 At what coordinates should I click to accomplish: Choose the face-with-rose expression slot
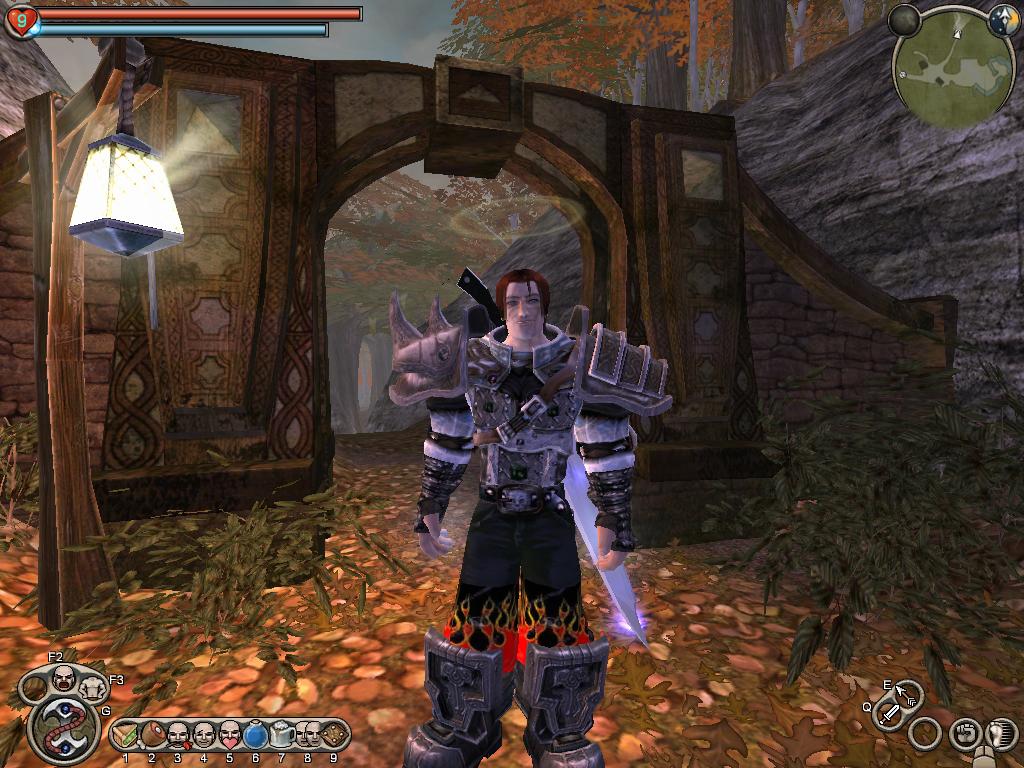coord(178,736)
